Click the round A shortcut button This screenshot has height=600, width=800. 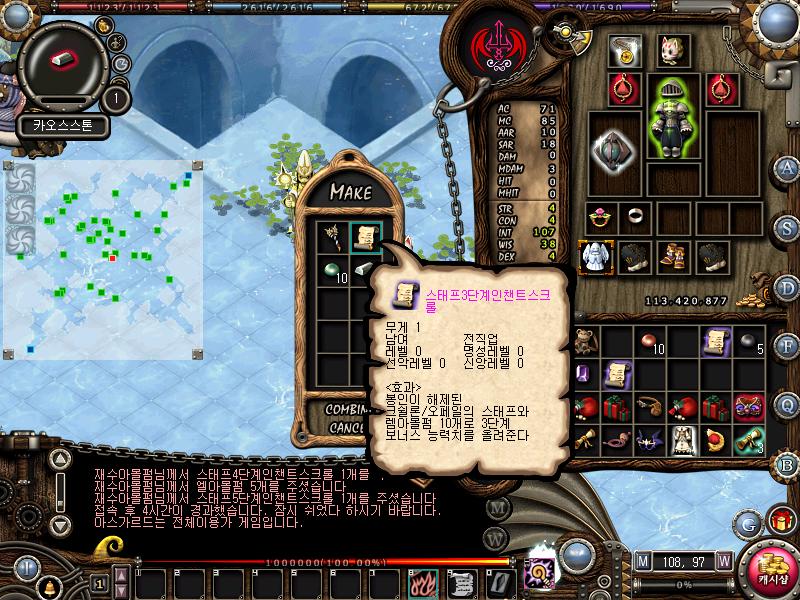tap(787, 167)
